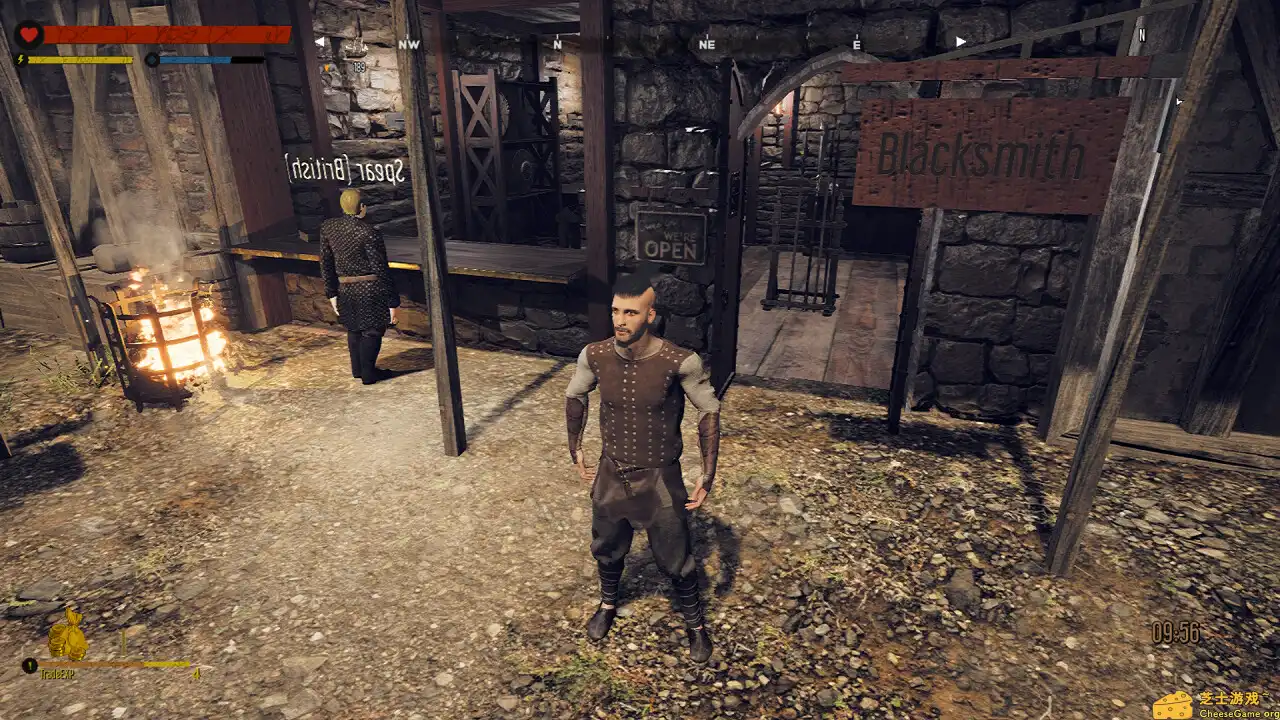Click the TradeEXP label text
Image resolution: width=1280 pixels, height=720 pixels.
click(x=57, y=674)
